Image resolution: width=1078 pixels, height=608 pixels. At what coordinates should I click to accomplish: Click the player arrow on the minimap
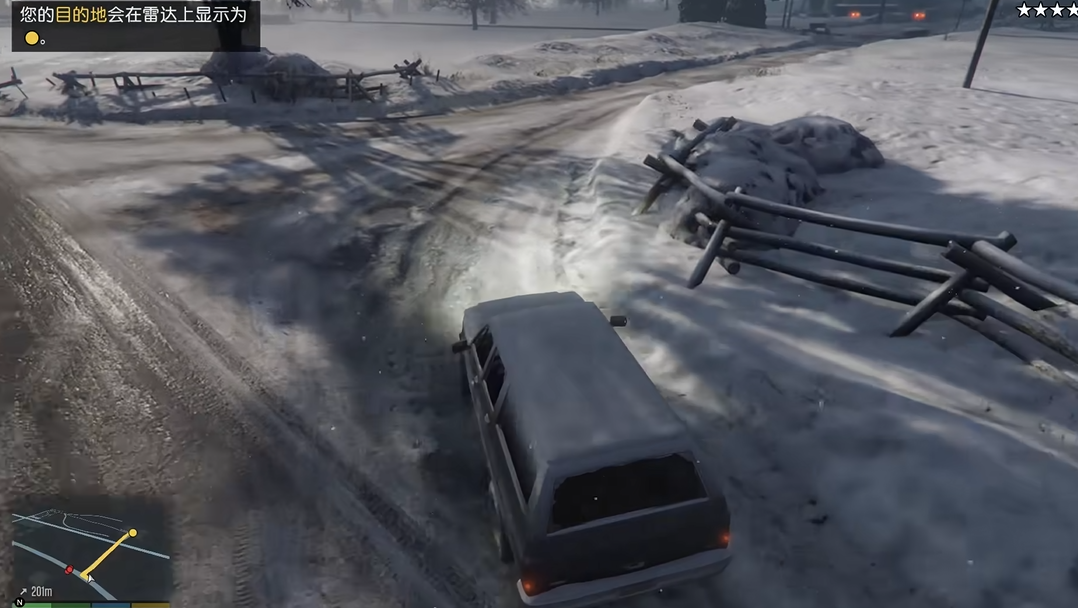point(88,576)
